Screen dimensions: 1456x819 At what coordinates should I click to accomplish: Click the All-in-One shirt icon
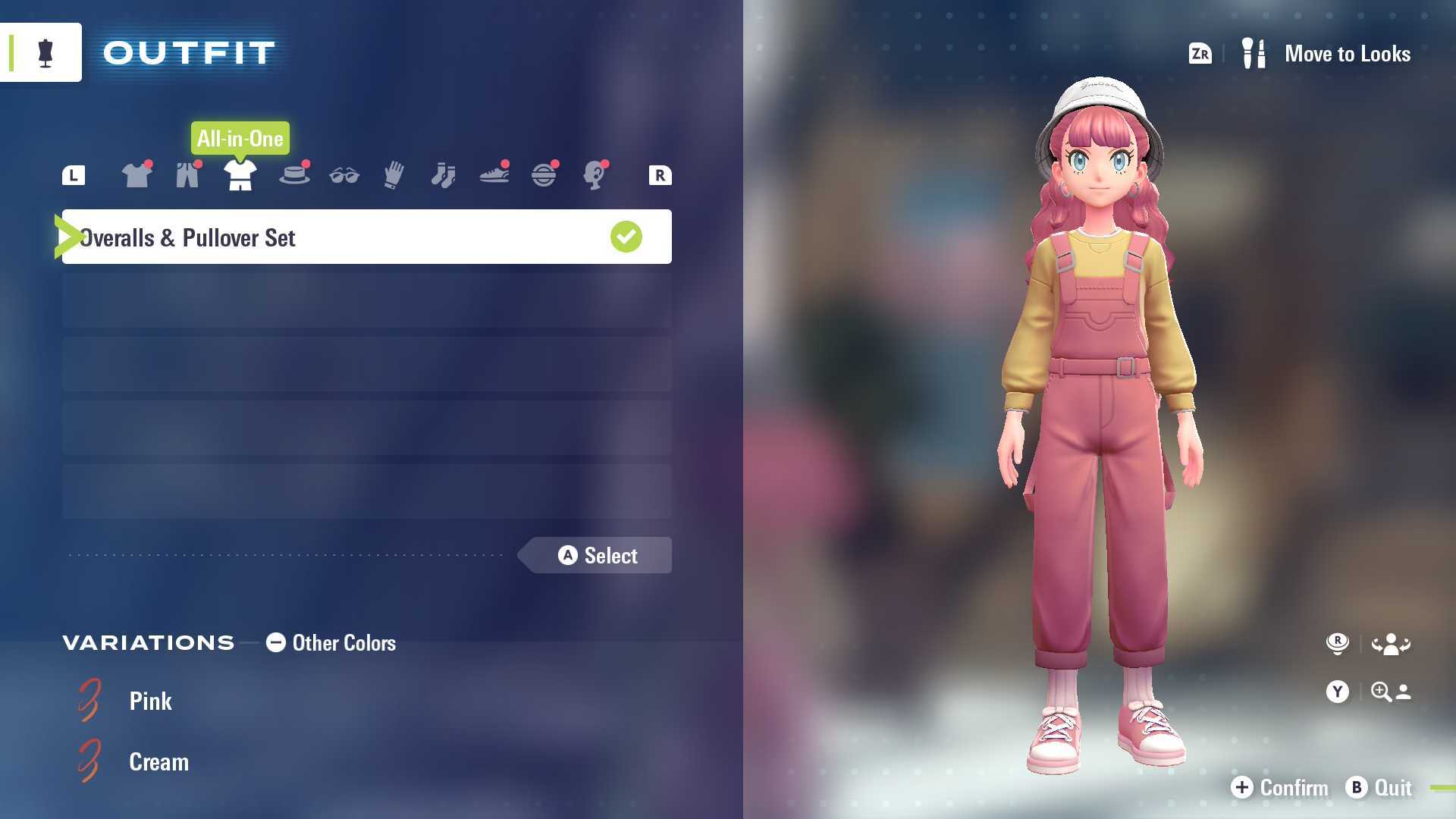[x=239, y=174]
